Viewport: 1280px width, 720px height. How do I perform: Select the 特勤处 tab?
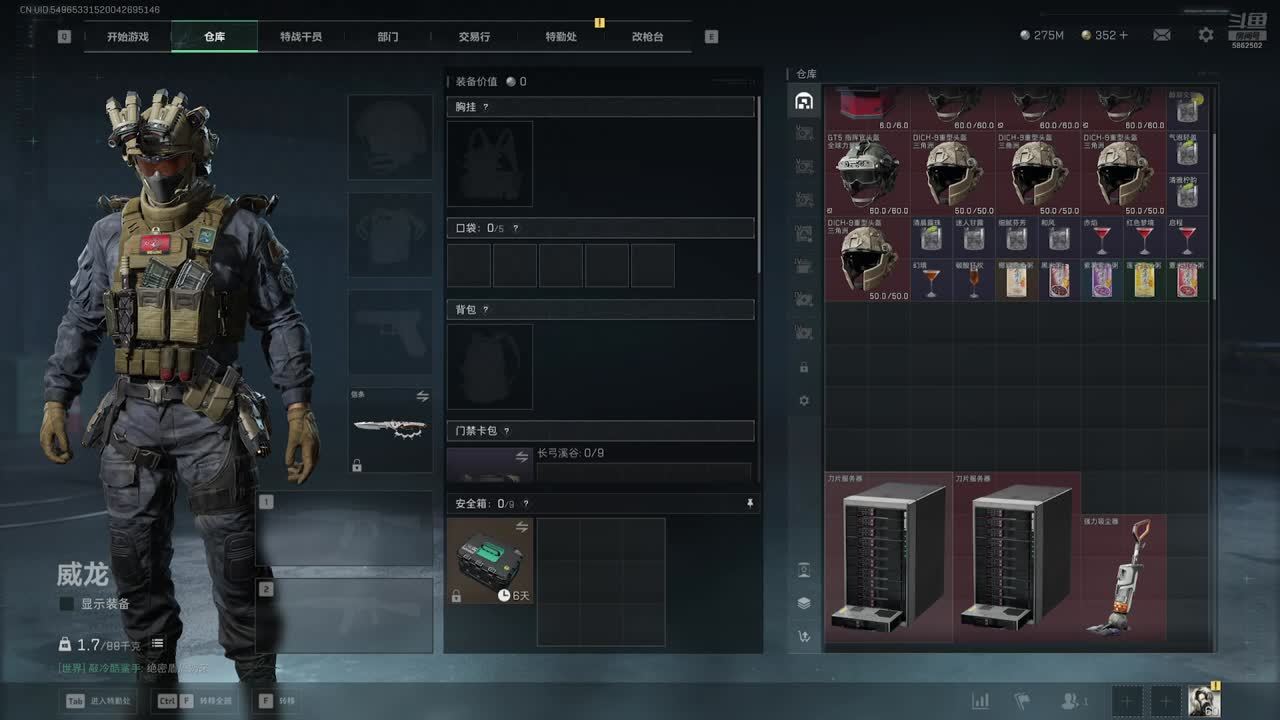(561, 37)
